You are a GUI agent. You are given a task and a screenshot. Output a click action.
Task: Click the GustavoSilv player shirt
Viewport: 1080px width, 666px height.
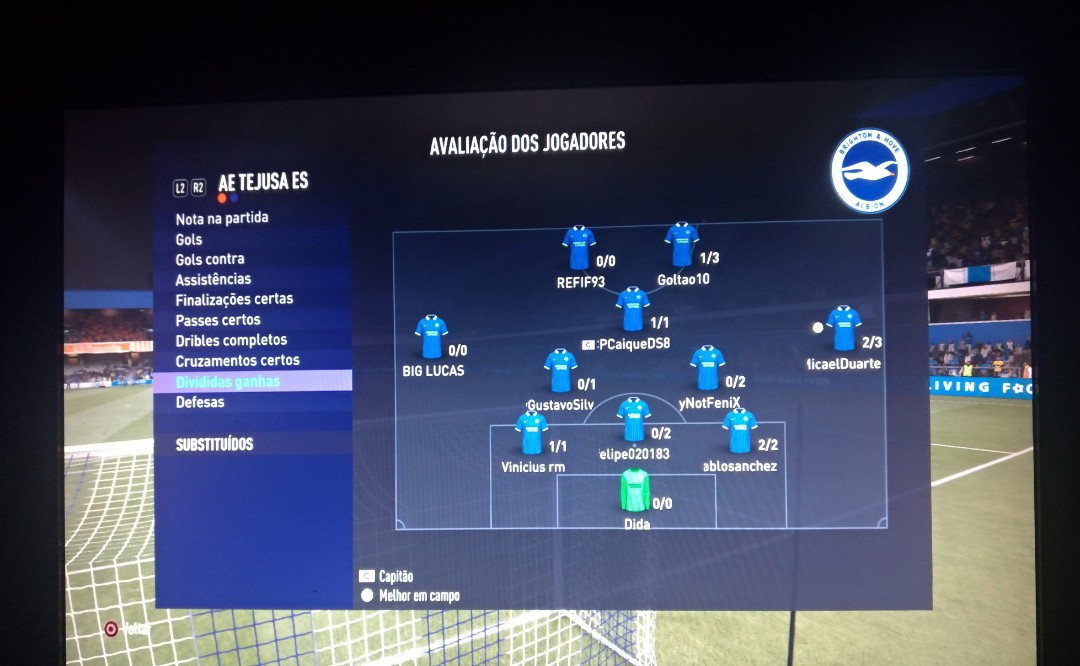click(x=560, y=370)
